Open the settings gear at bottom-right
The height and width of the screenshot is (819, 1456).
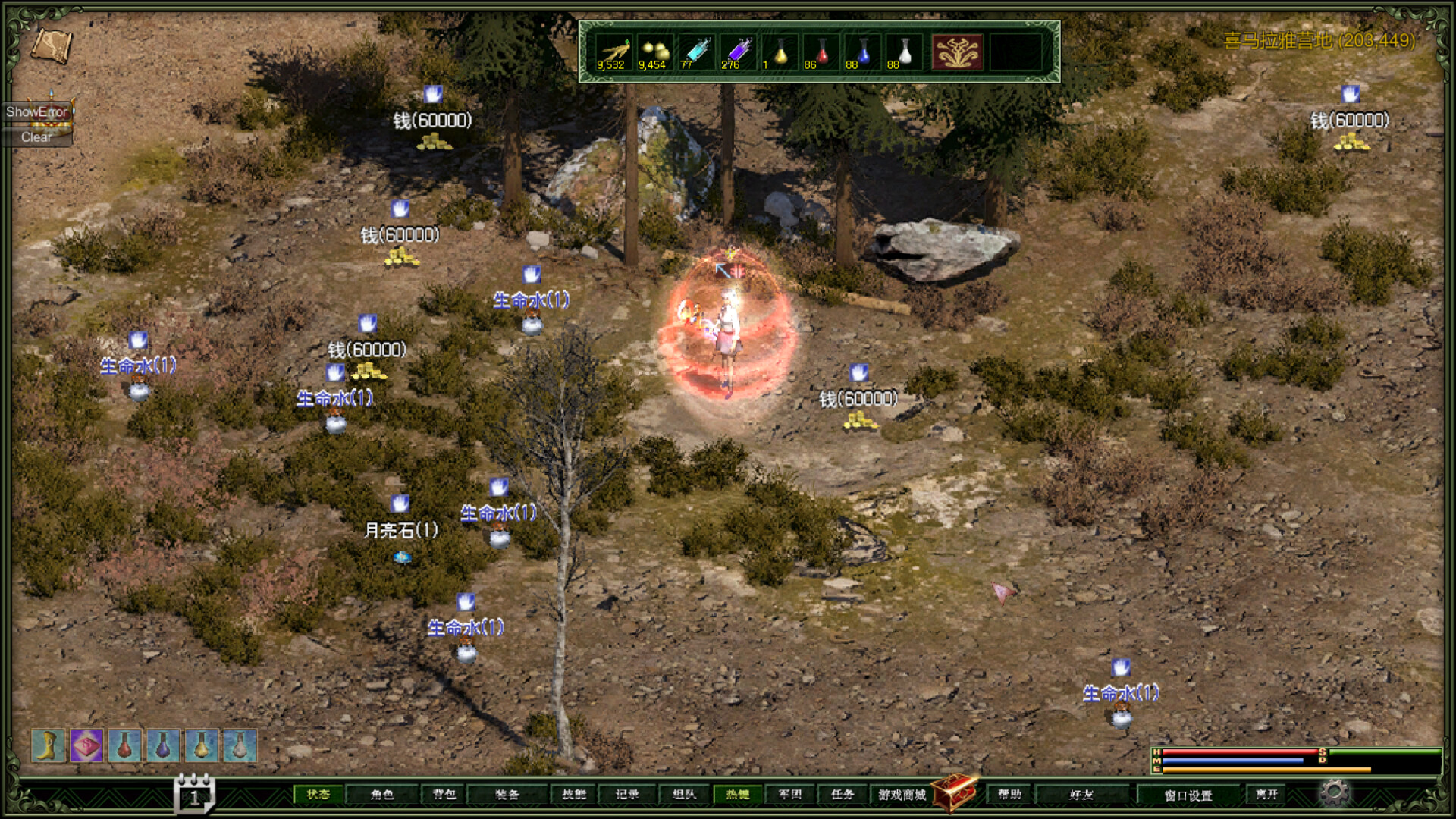click(x=1334, y=793)
